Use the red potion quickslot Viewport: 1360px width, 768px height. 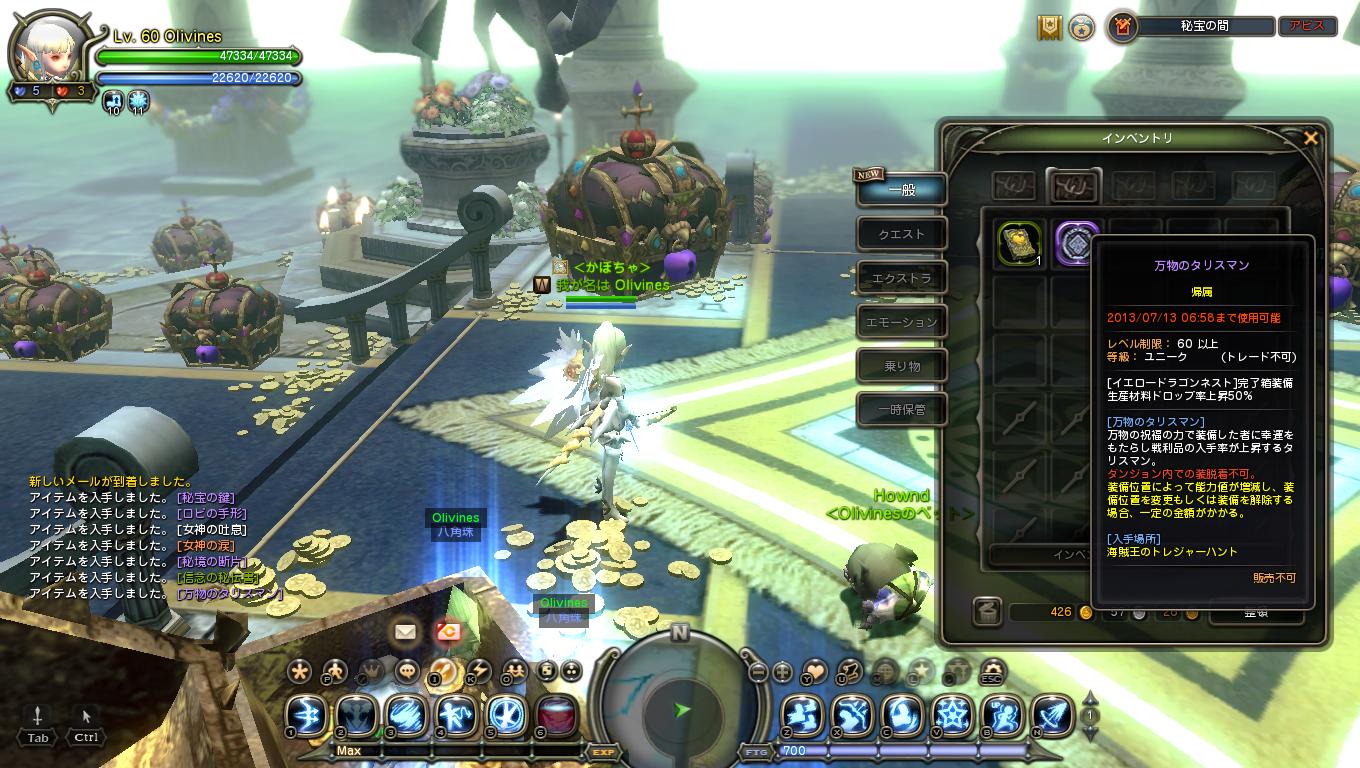556,715
